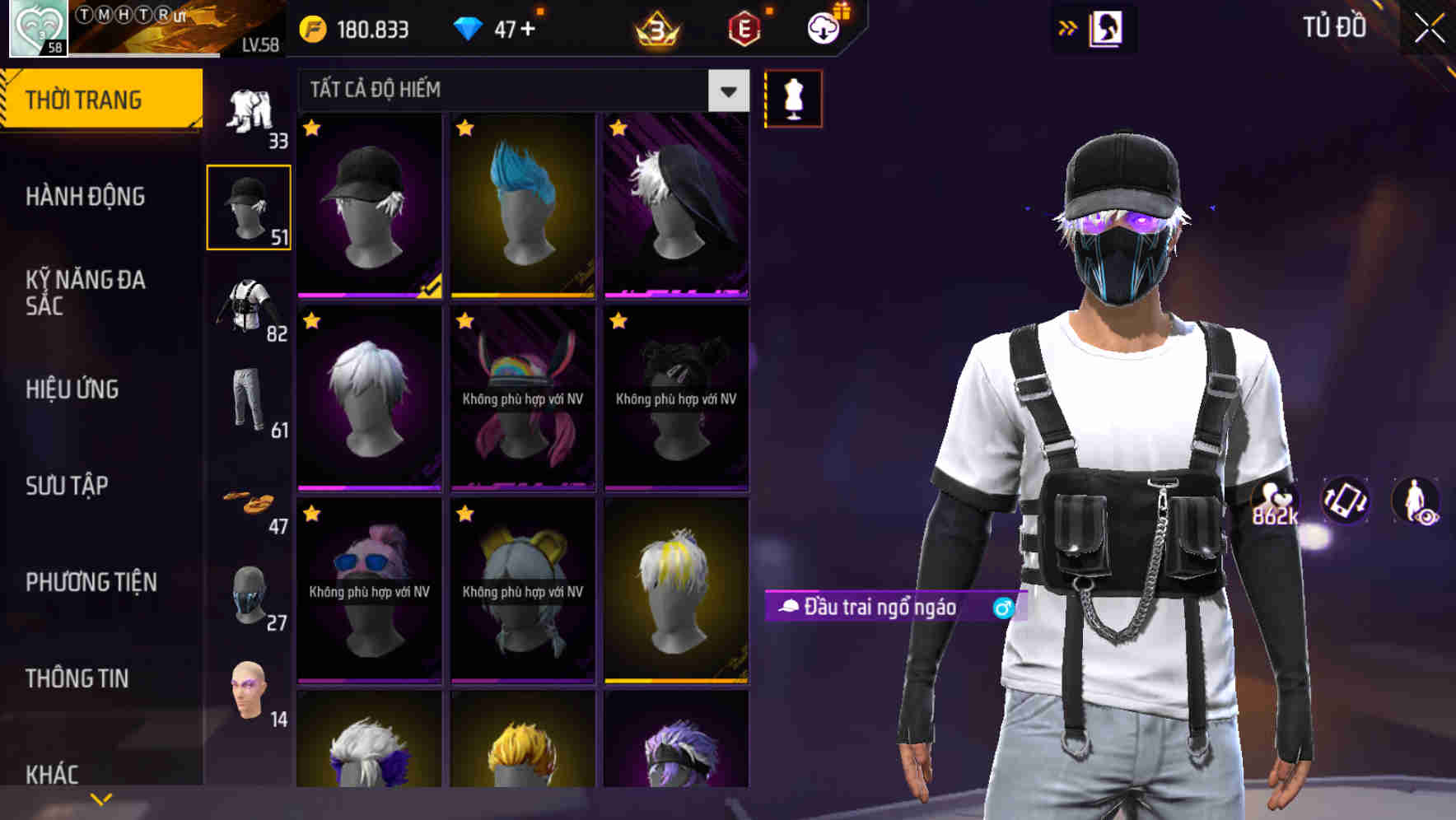
Task: Open the masks category icon showing 27
Action: click(250, 591)
